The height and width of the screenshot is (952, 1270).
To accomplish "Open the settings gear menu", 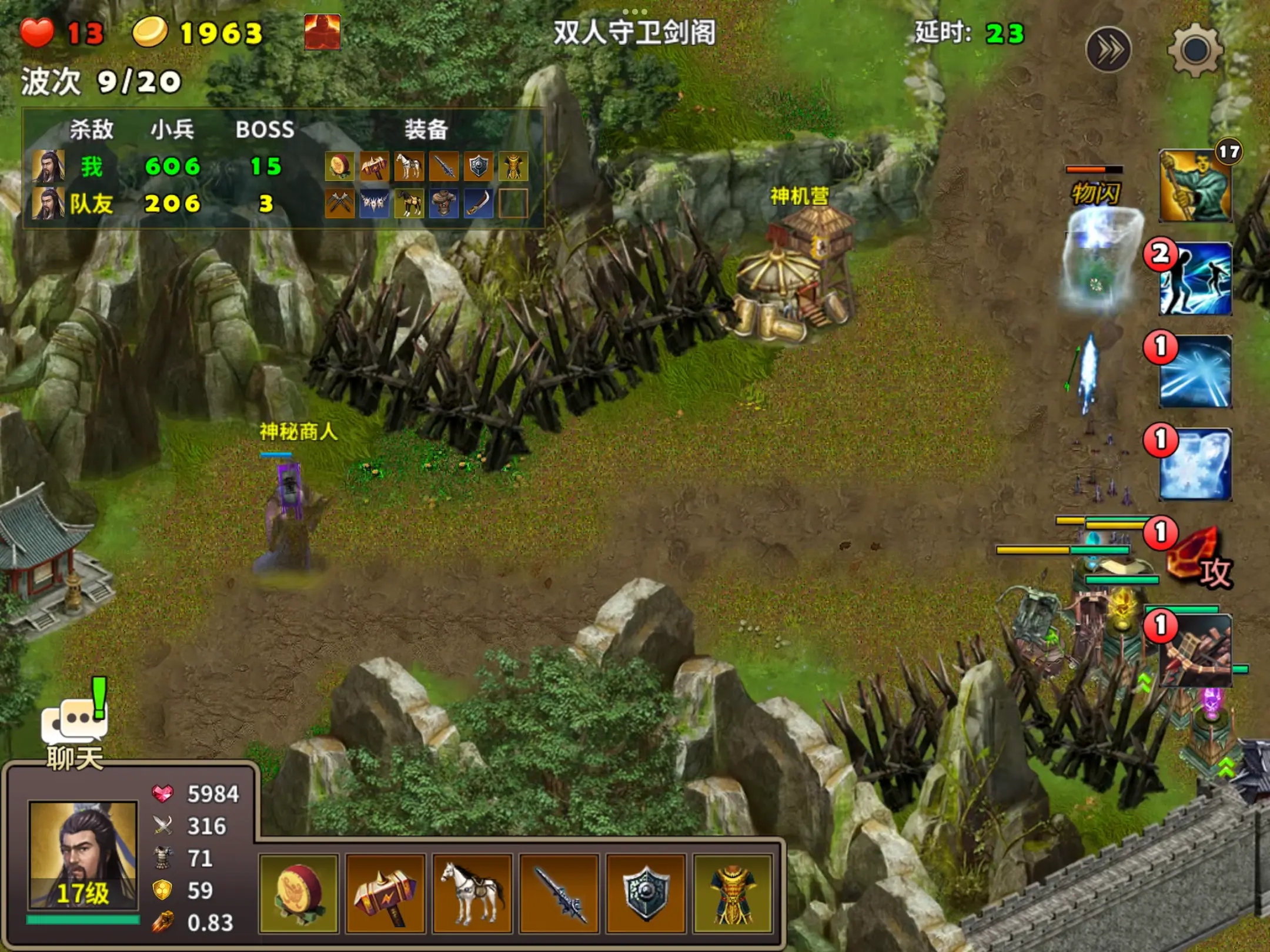I will point(1194,51).
